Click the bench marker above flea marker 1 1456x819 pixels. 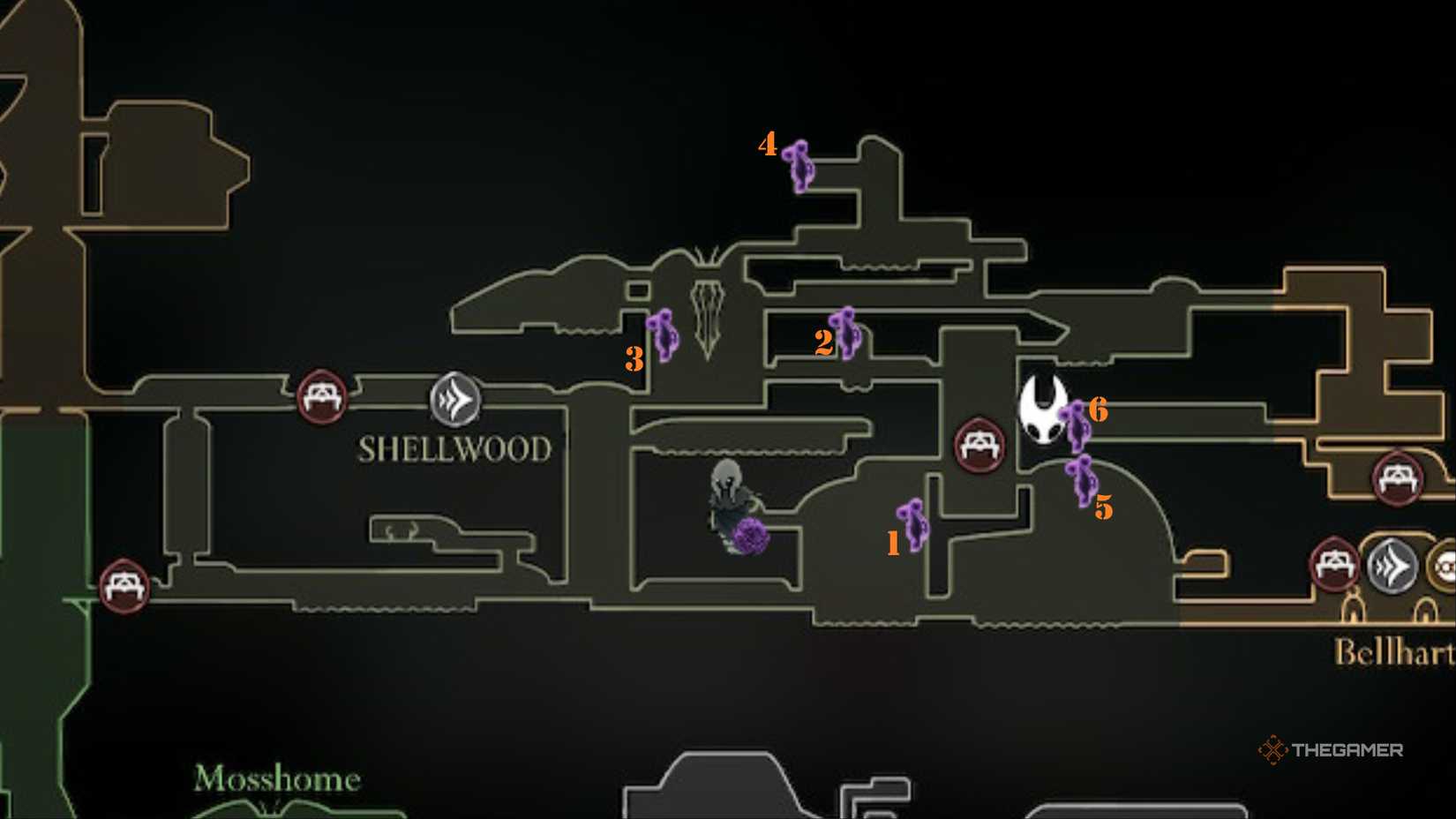[979, 444]
